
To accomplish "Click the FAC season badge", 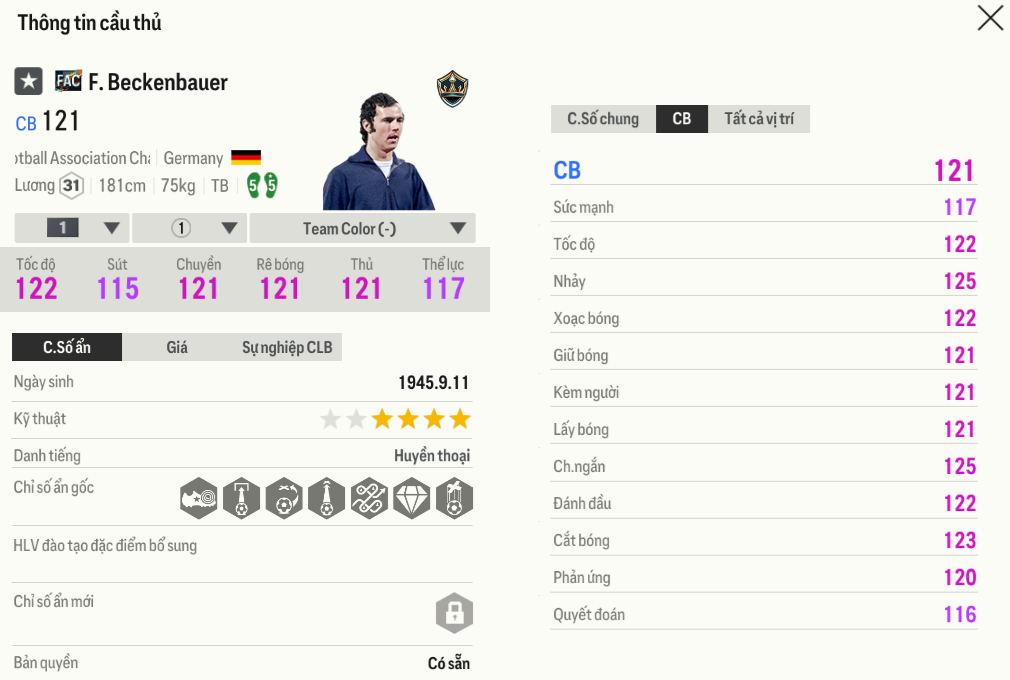I will (x=68, y=81).
